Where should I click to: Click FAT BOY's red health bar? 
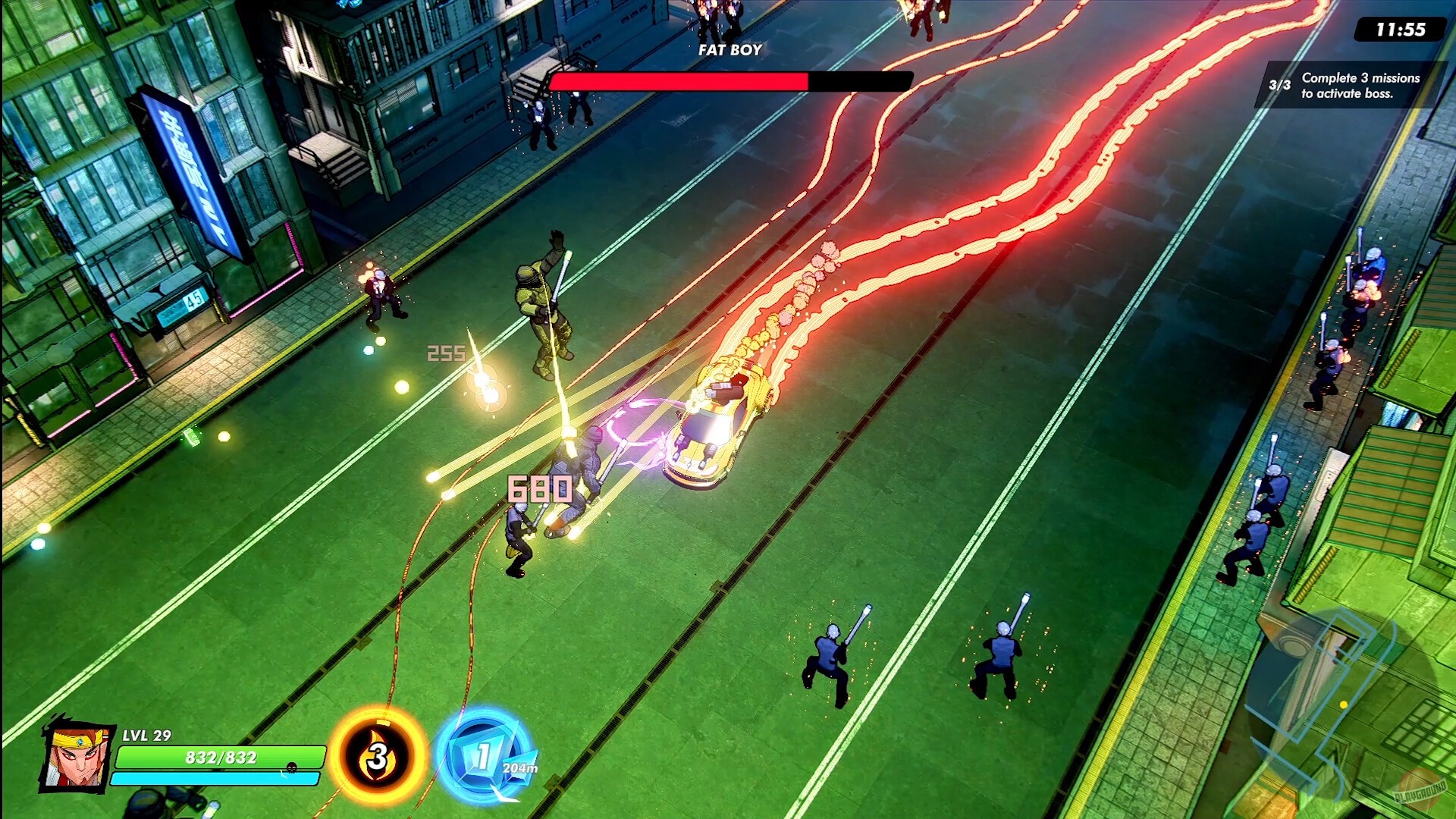click(x=679, y=79)
